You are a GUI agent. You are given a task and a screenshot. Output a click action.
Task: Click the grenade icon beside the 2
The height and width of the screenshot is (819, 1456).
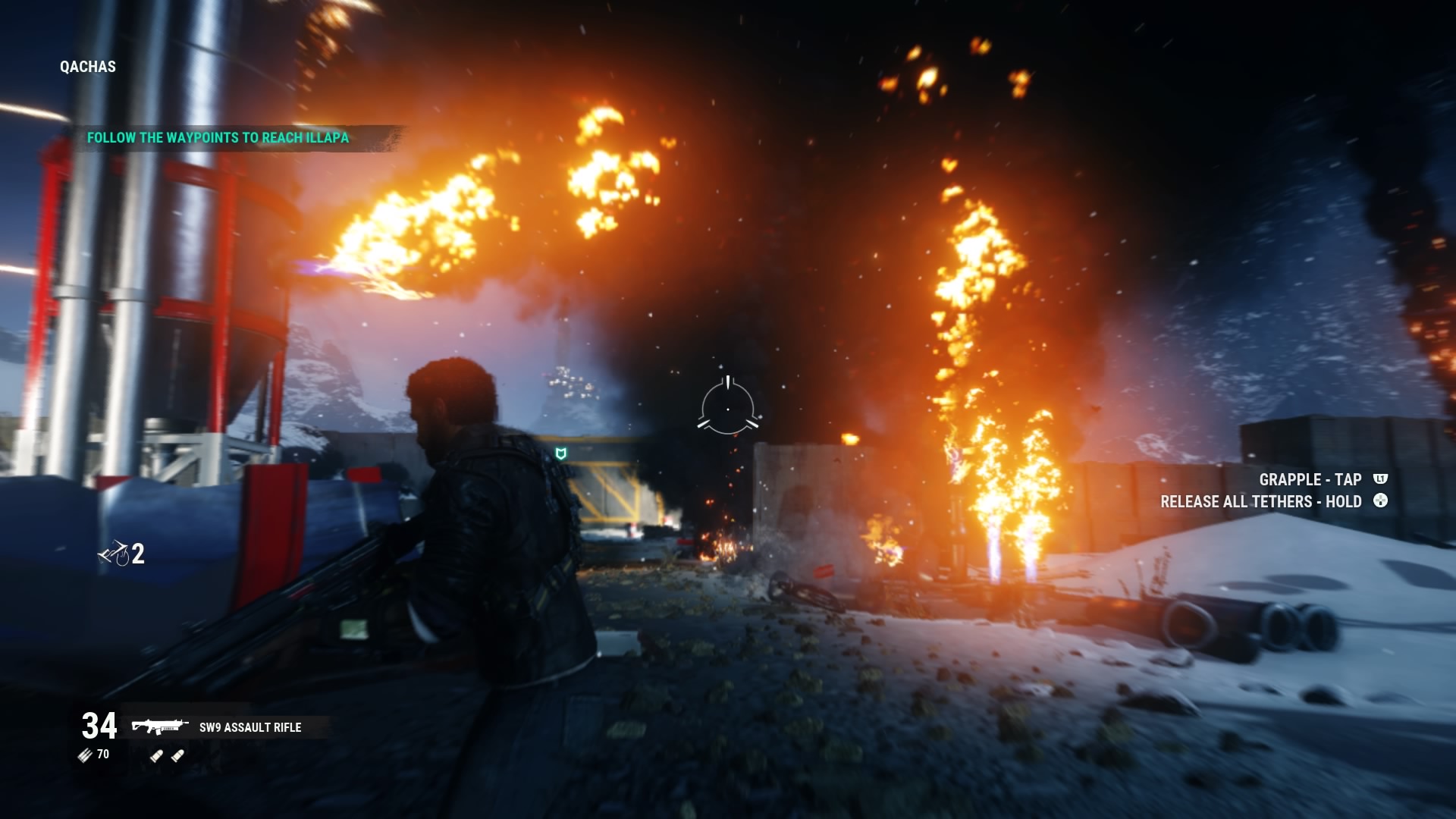point(114,554)
